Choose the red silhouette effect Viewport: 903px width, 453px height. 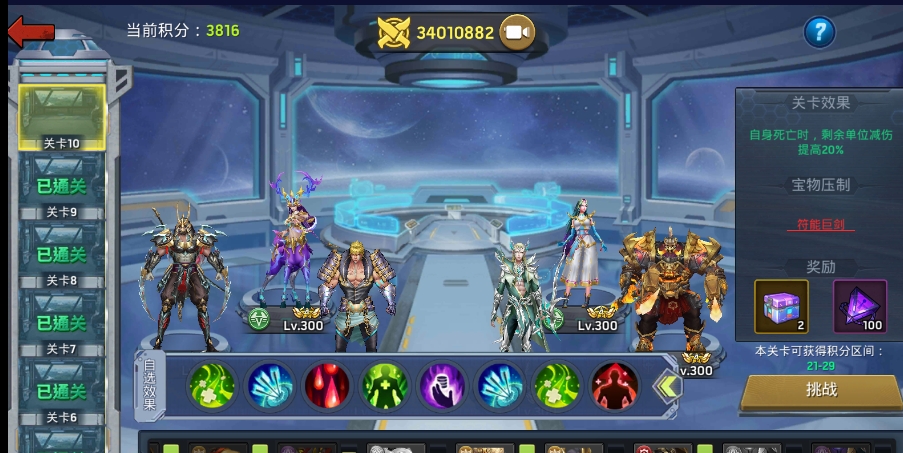click(614, 385)
